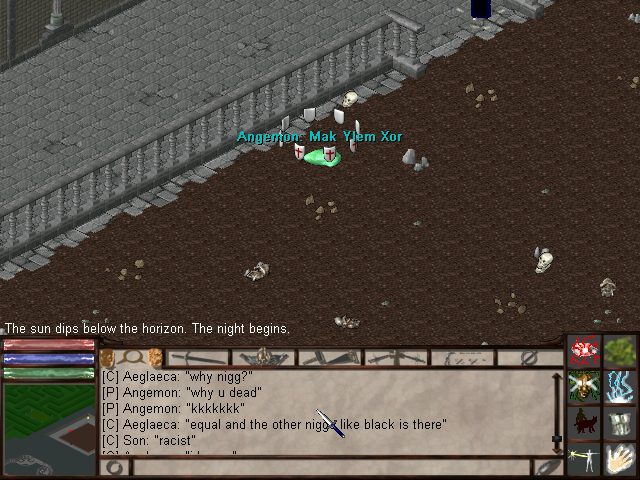Use the glowing open hand spell
The image size is (640, 480).
click(620, 459)
